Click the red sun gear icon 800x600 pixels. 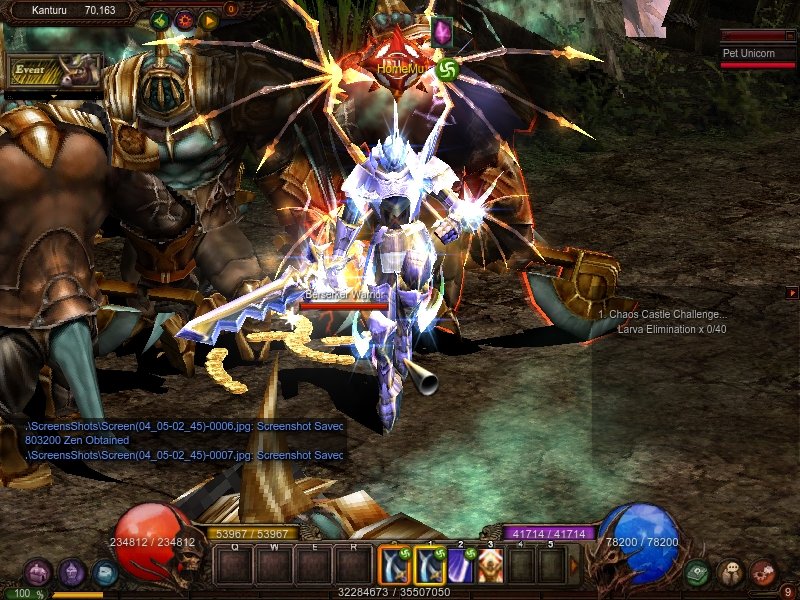click(x=184, y=19)
